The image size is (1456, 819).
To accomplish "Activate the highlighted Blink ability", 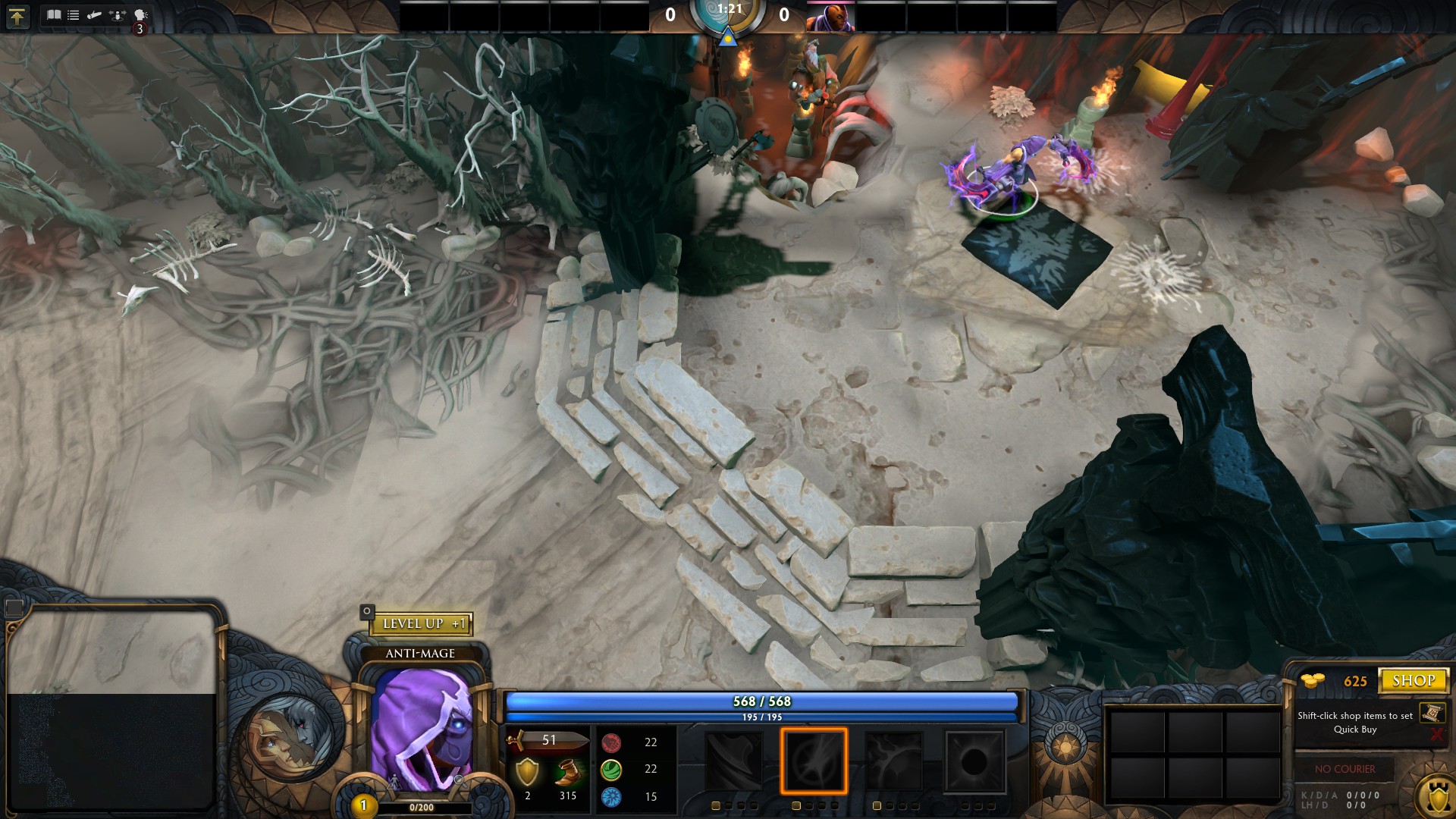I will point(814,761).
